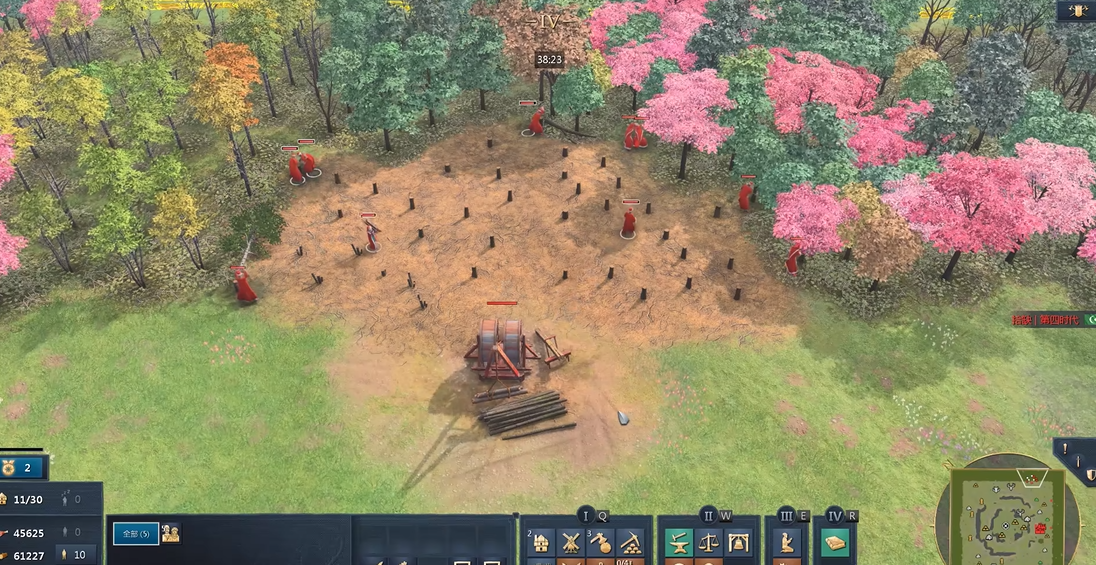Open the menu icon at top right

pos(1078,11)
